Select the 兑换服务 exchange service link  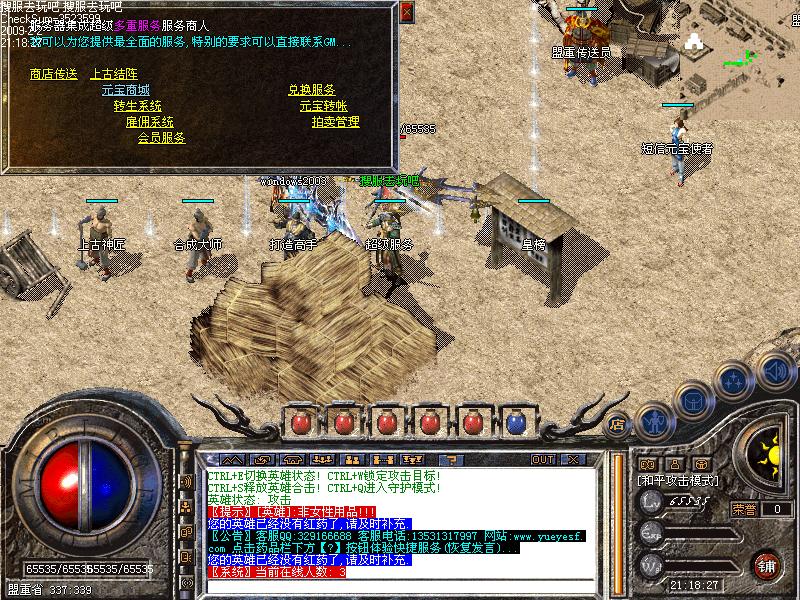(x=311, y=90)
